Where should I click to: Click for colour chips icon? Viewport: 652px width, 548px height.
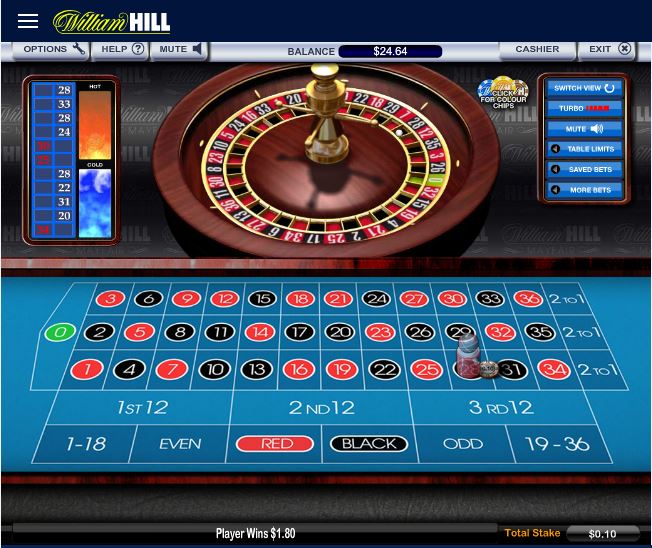(503, 93)
